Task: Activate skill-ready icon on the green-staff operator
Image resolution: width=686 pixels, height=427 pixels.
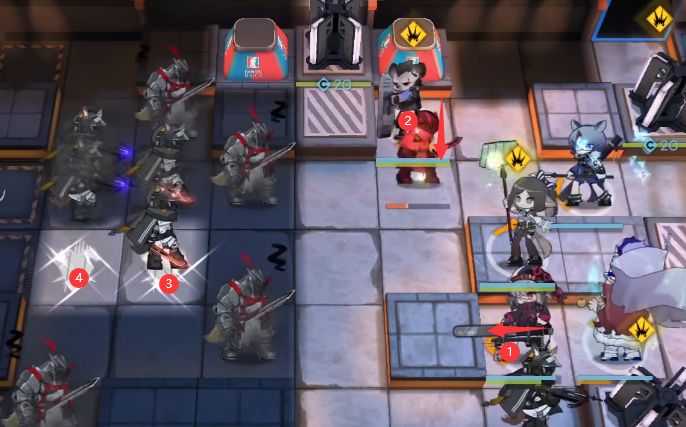Action: pyautogui.click(x=518, y=158)
